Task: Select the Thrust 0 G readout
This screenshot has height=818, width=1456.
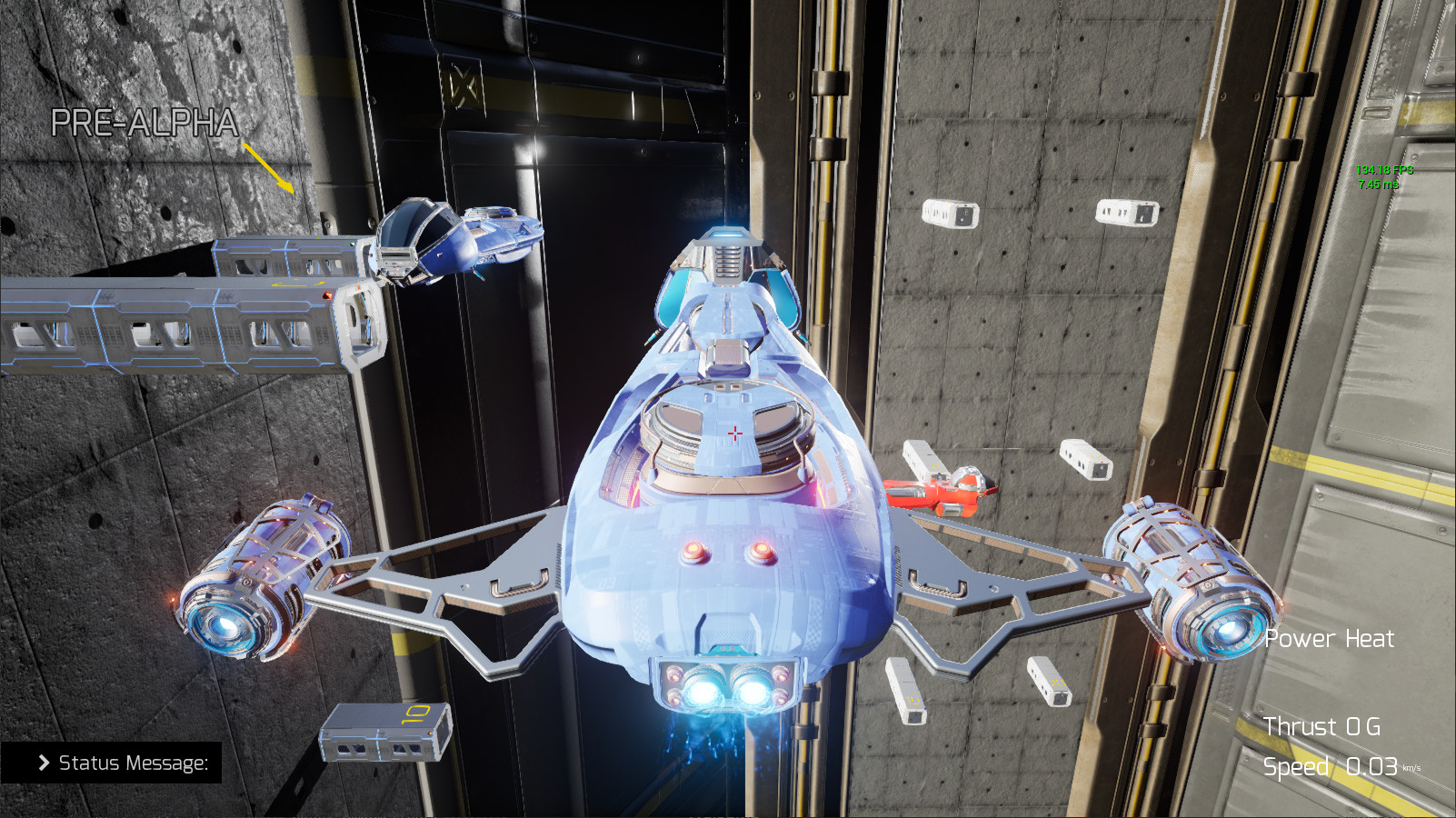Action: (x=1322, y=727)
